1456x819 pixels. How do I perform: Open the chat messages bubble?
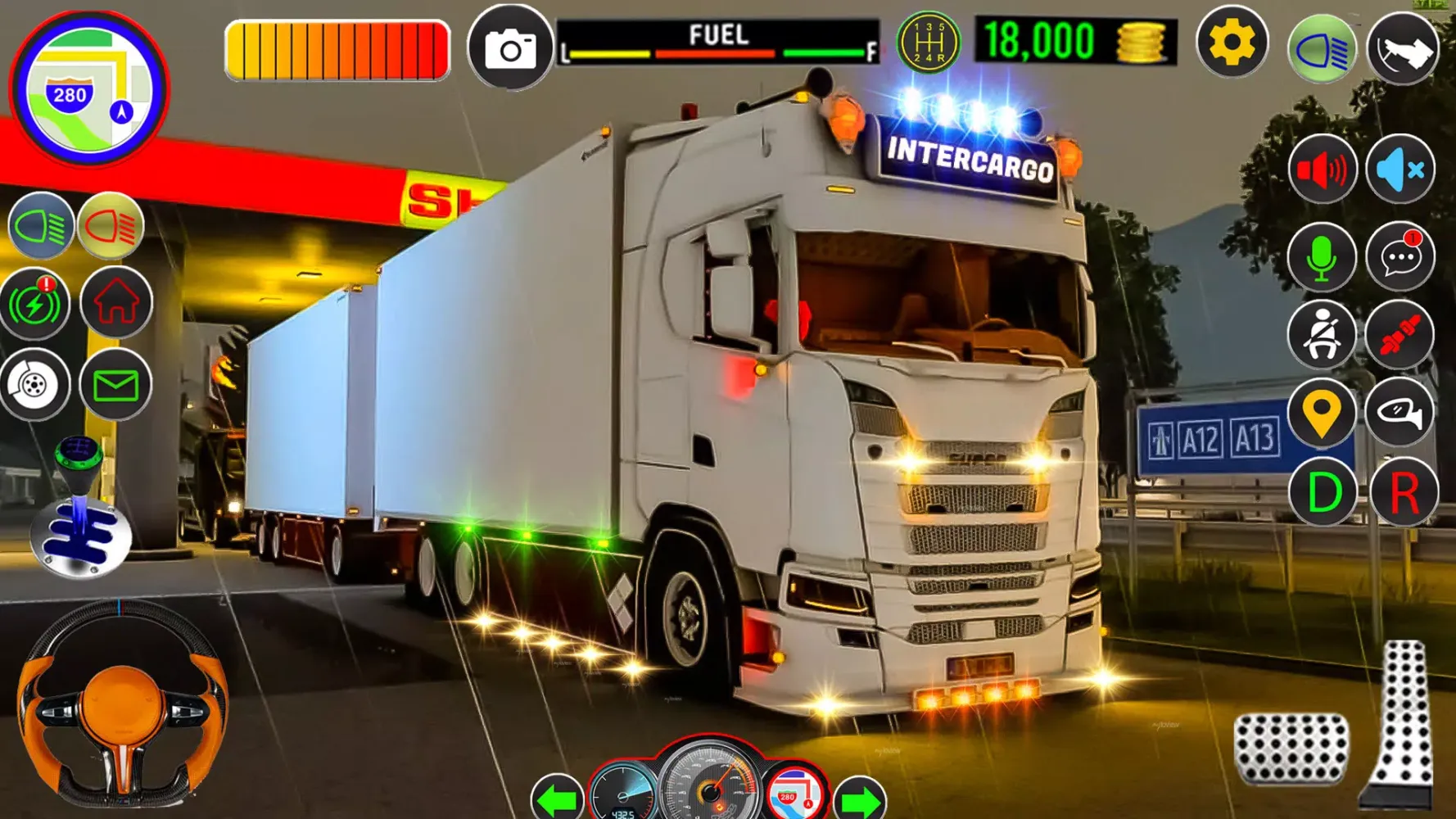click(x=1400, y=257)
